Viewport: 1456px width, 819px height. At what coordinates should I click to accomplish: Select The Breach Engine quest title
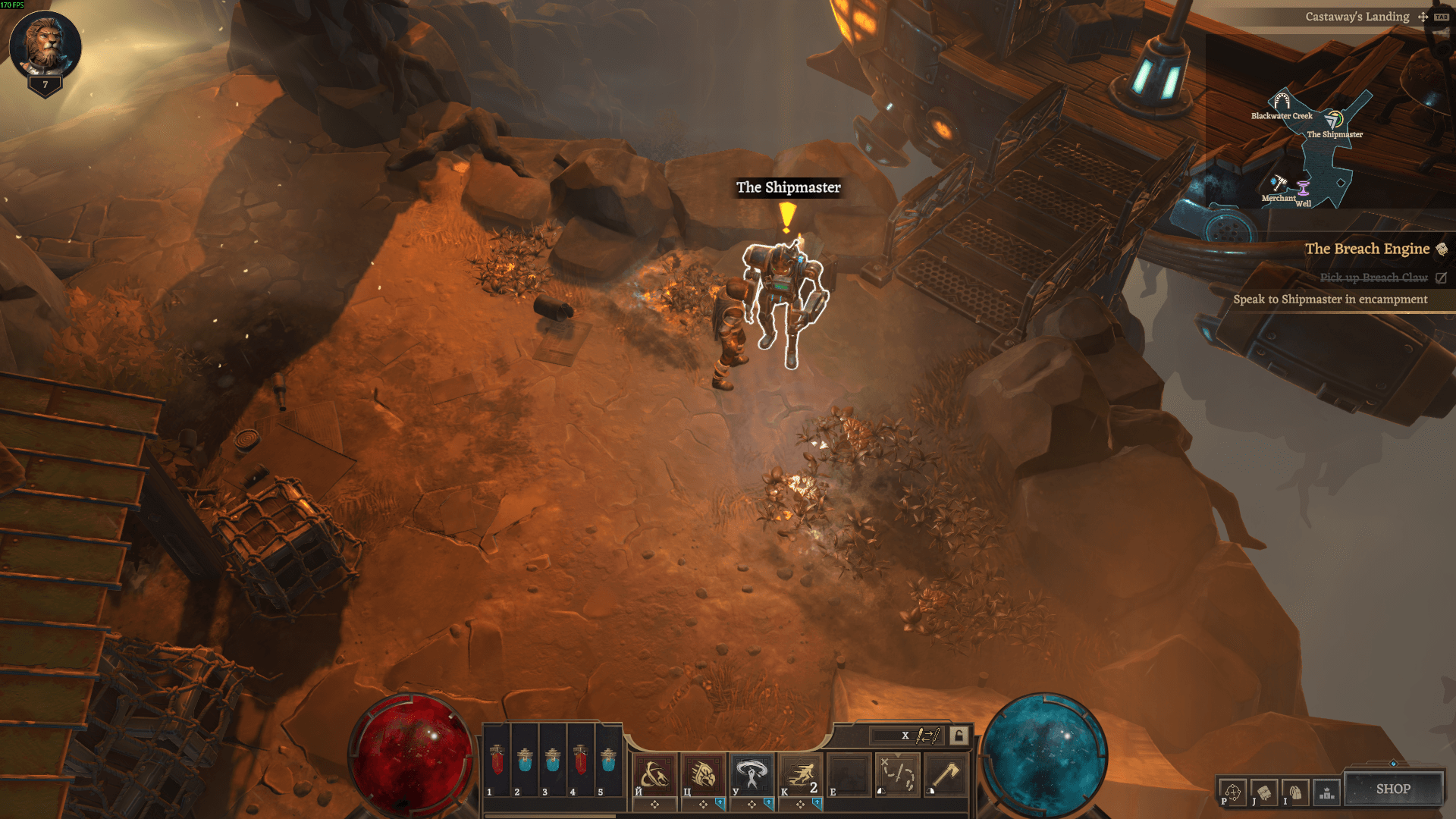point(1368,249)
